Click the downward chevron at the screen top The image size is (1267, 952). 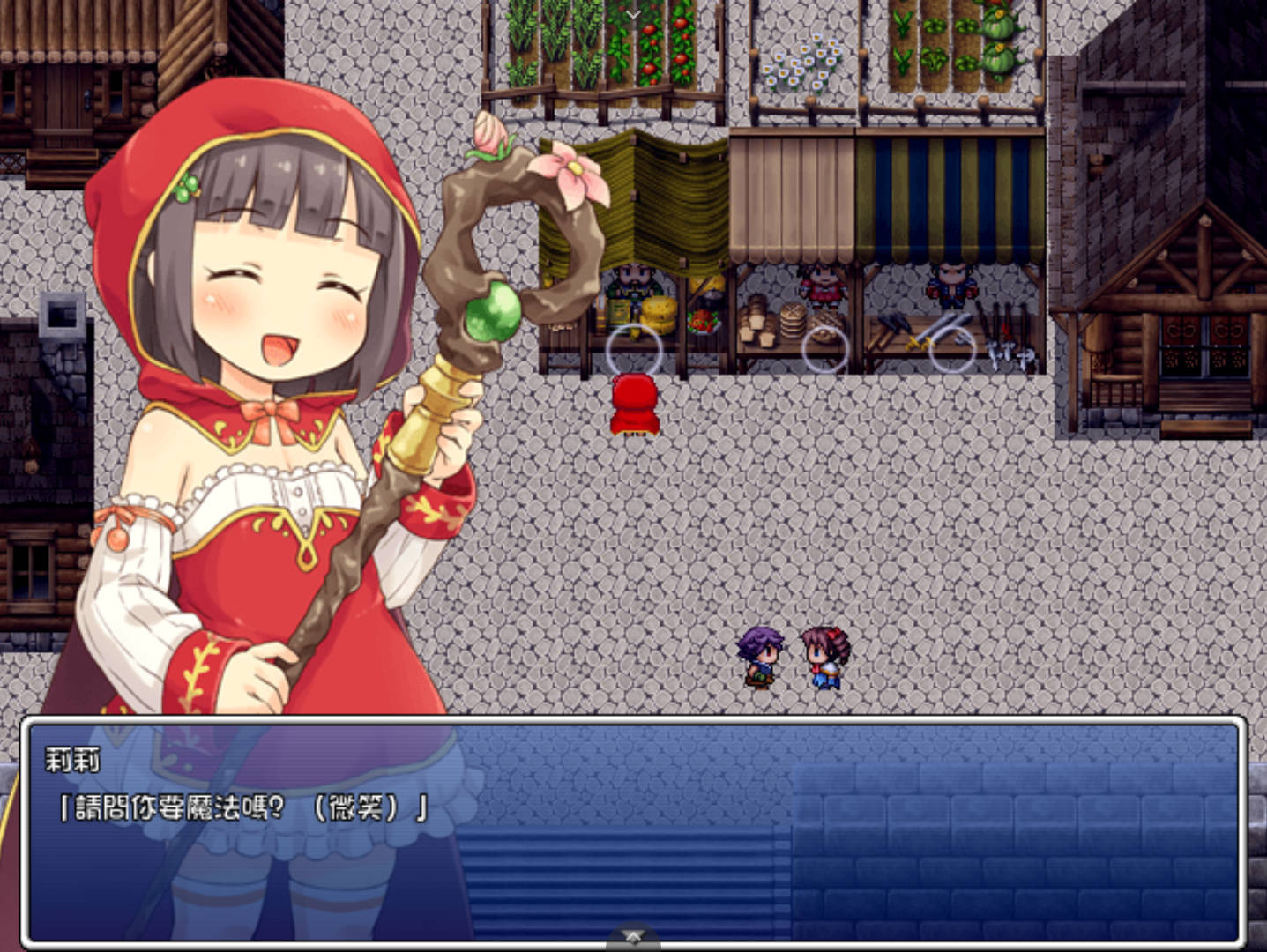tap(631, 14)
